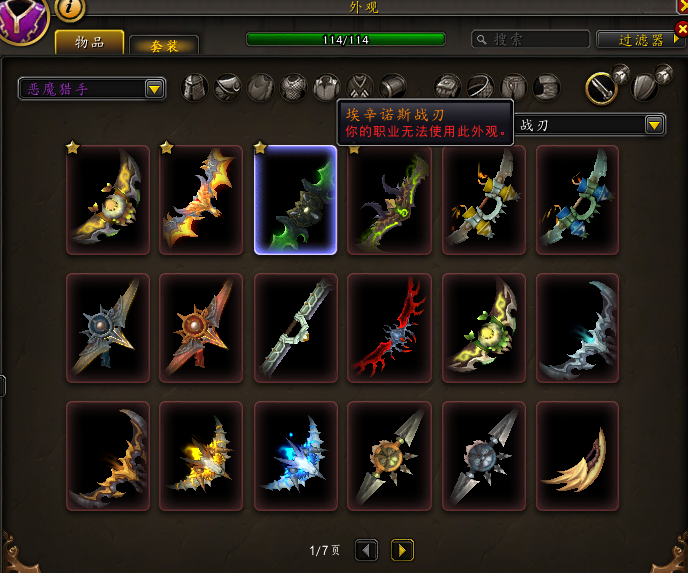Choose the head slot helmet icon
Viewport: 688px width, 573px height.
pyautogui.click(x=194, y=87)
